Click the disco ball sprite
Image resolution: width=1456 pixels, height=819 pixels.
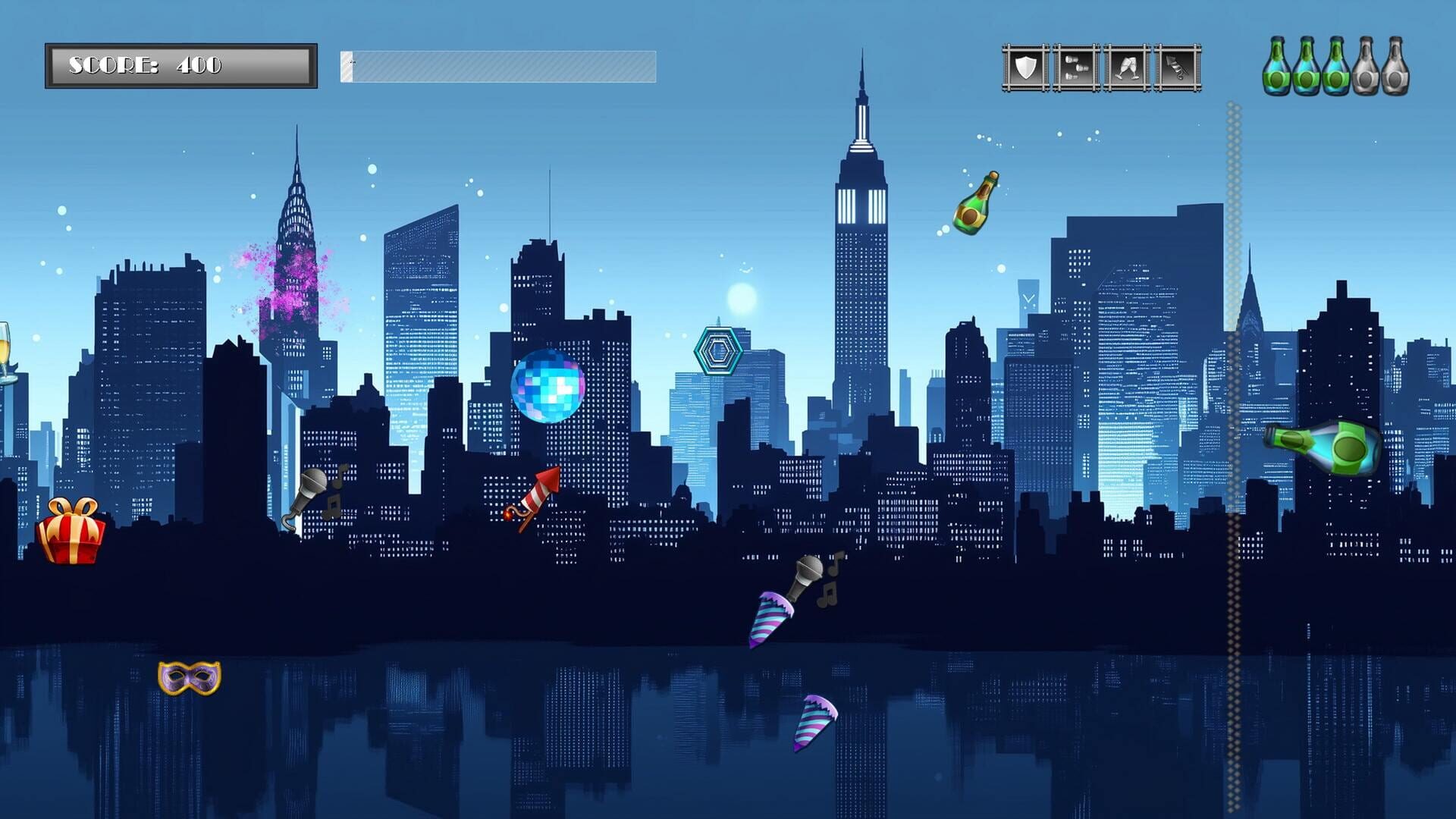(x=550, y=388)
